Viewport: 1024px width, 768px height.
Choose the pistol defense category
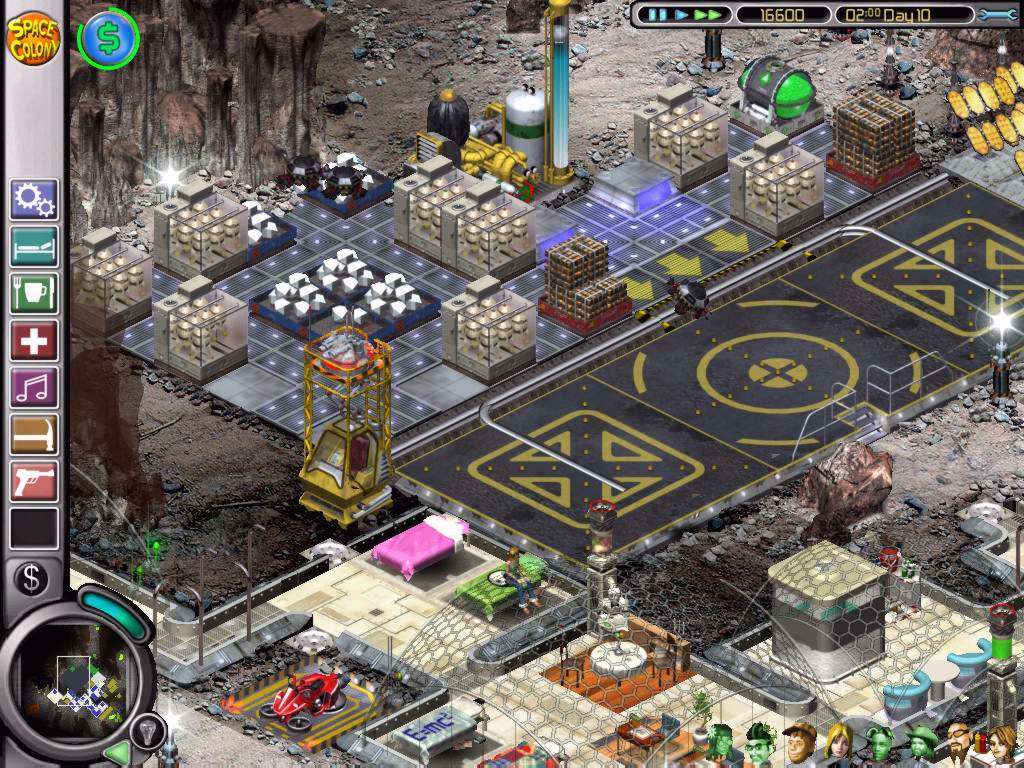34,481
